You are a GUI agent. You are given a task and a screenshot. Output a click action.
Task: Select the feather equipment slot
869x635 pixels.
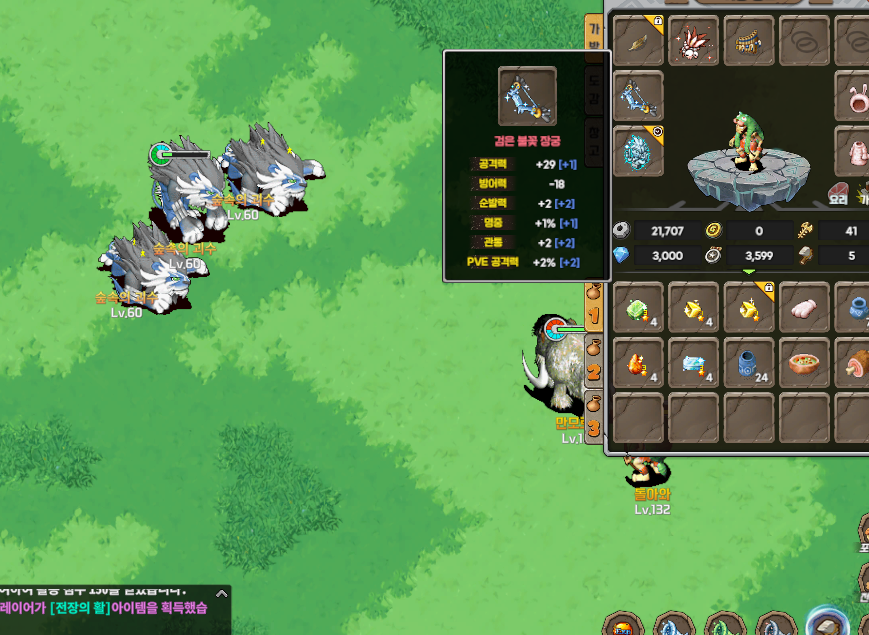638,42
